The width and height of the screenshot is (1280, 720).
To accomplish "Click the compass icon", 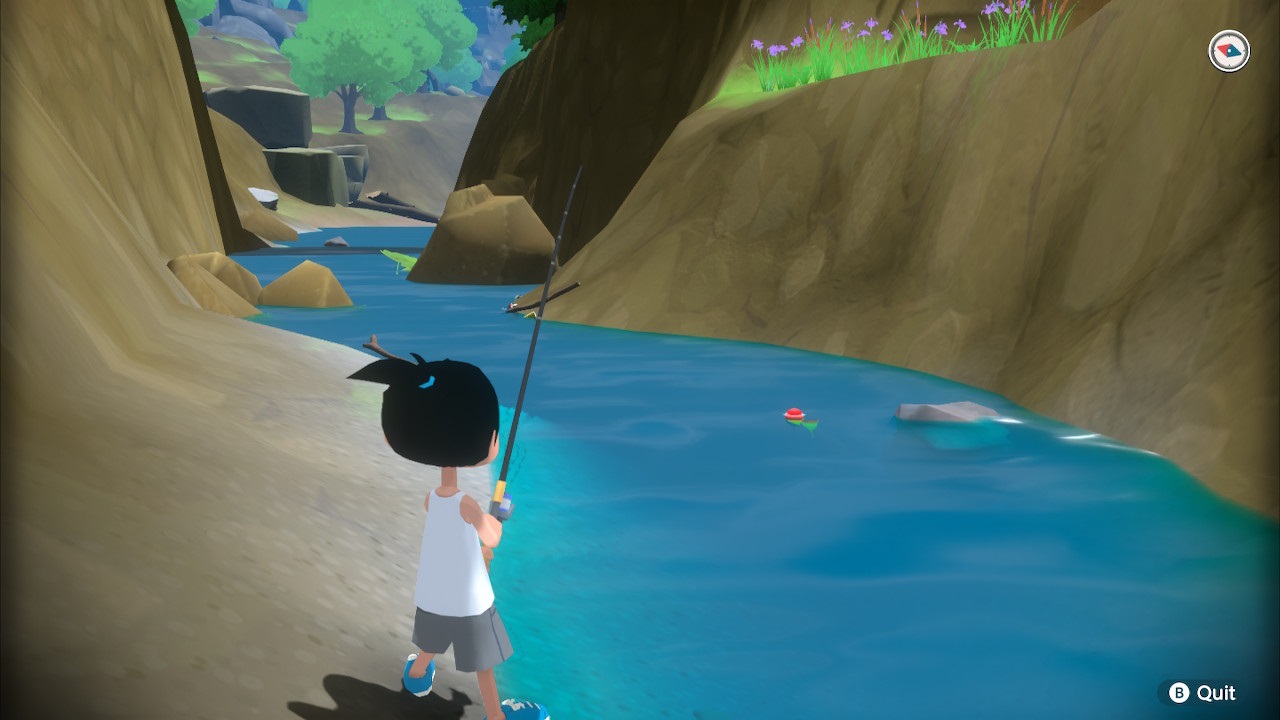I will [x=1229, y=51].
